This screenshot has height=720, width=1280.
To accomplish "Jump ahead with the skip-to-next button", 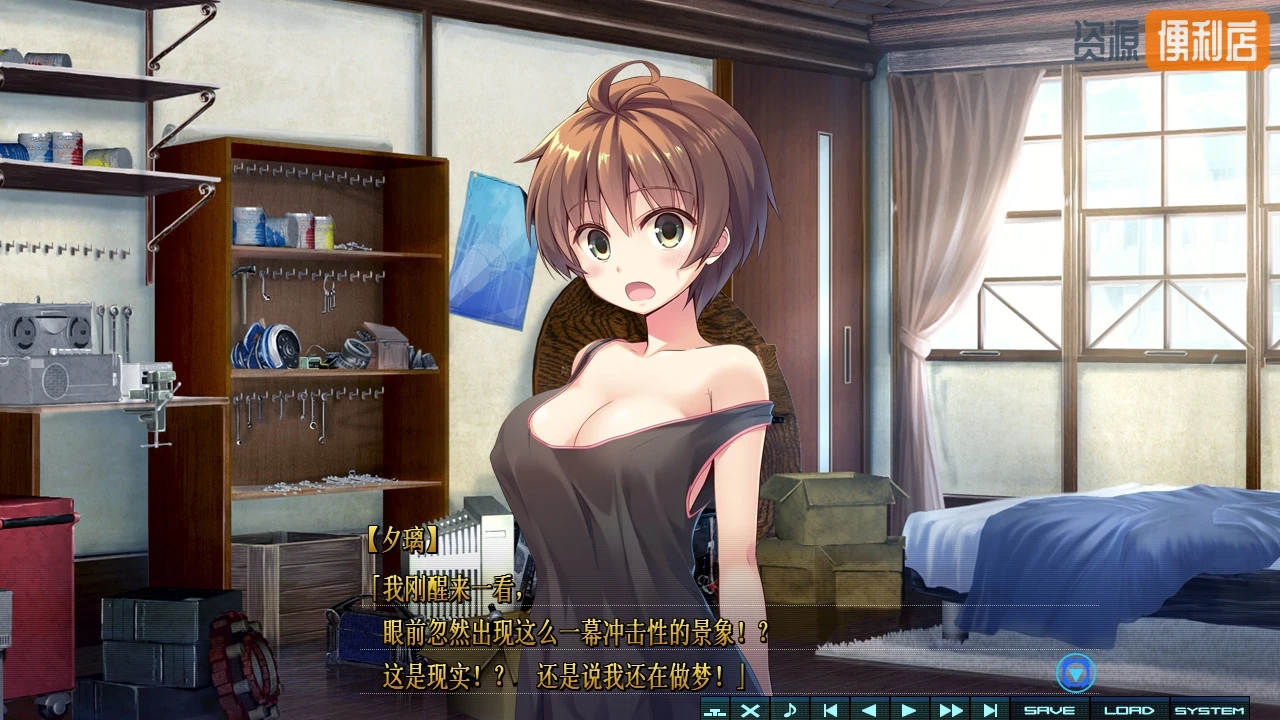I will click(x=989, y=710).
